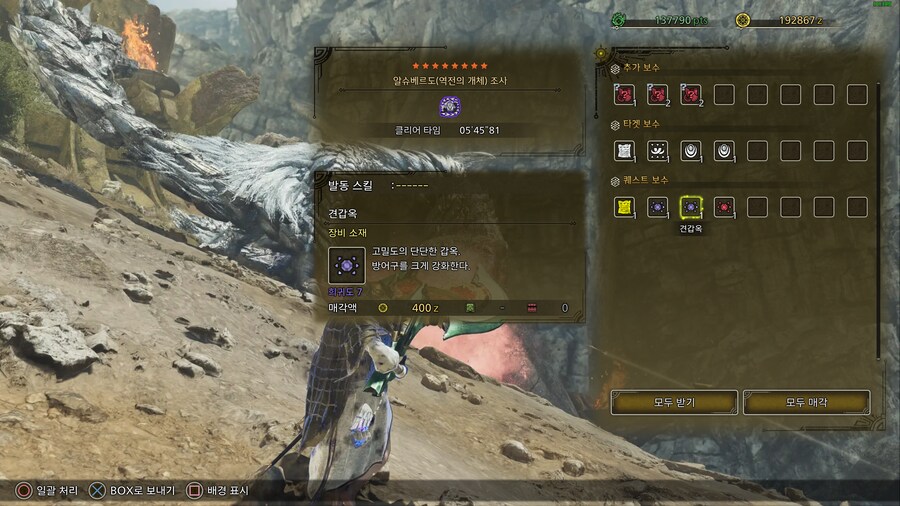Select the white scroll in target rewards
900x506 pixels.
coord(624,151)
